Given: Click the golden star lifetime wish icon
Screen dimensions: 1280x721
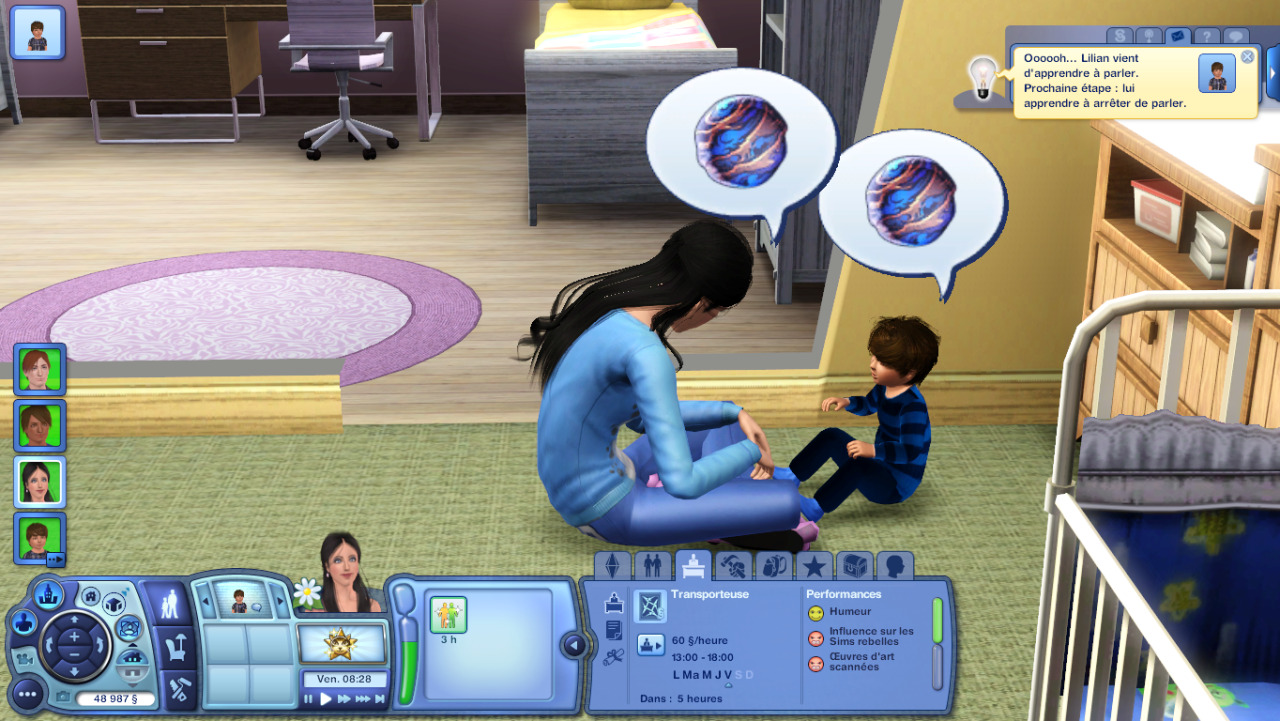Looking at the screenshot, I should click(x=342, y=644).
